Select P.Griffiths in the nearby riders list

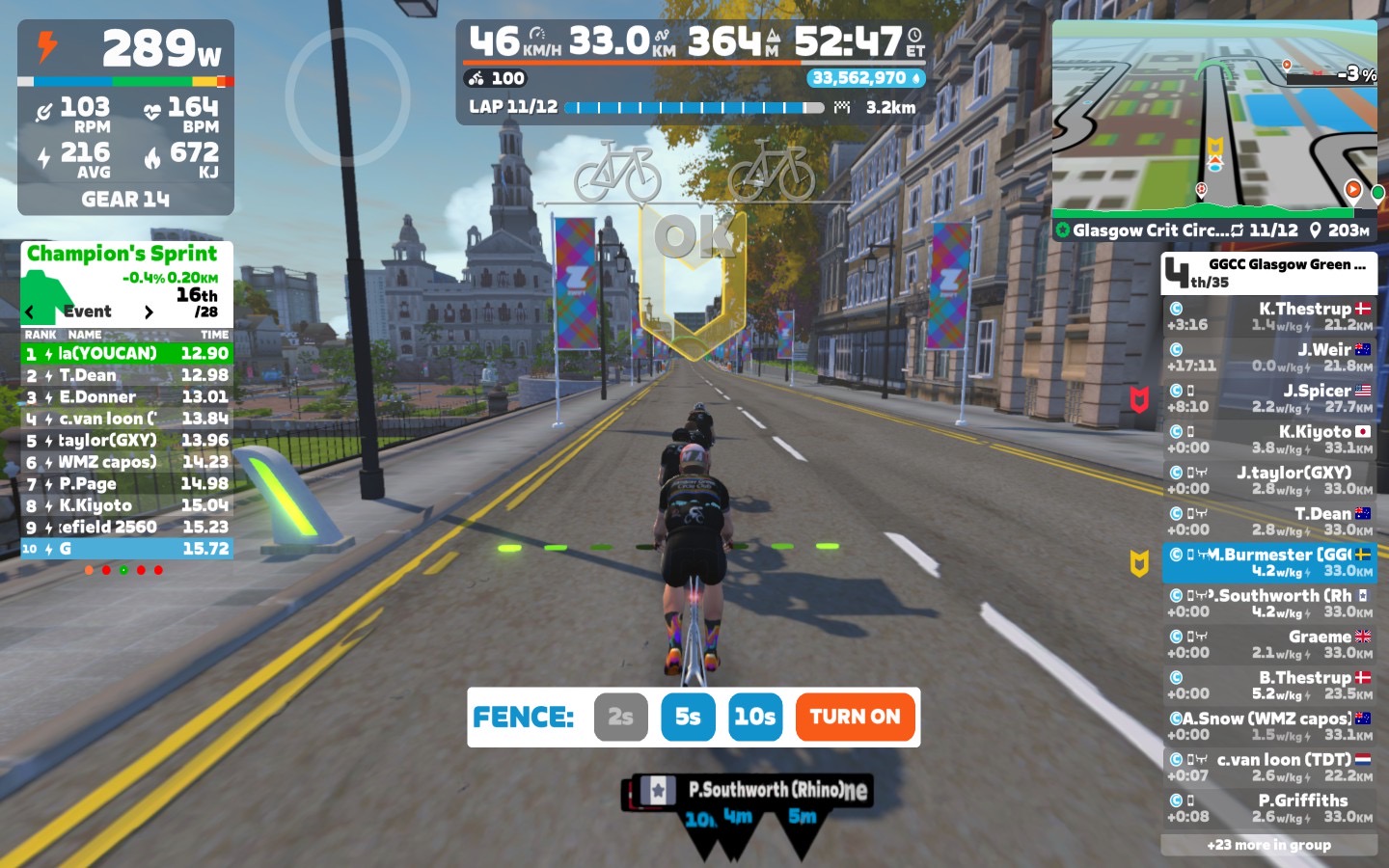[x=1268, y=808]
